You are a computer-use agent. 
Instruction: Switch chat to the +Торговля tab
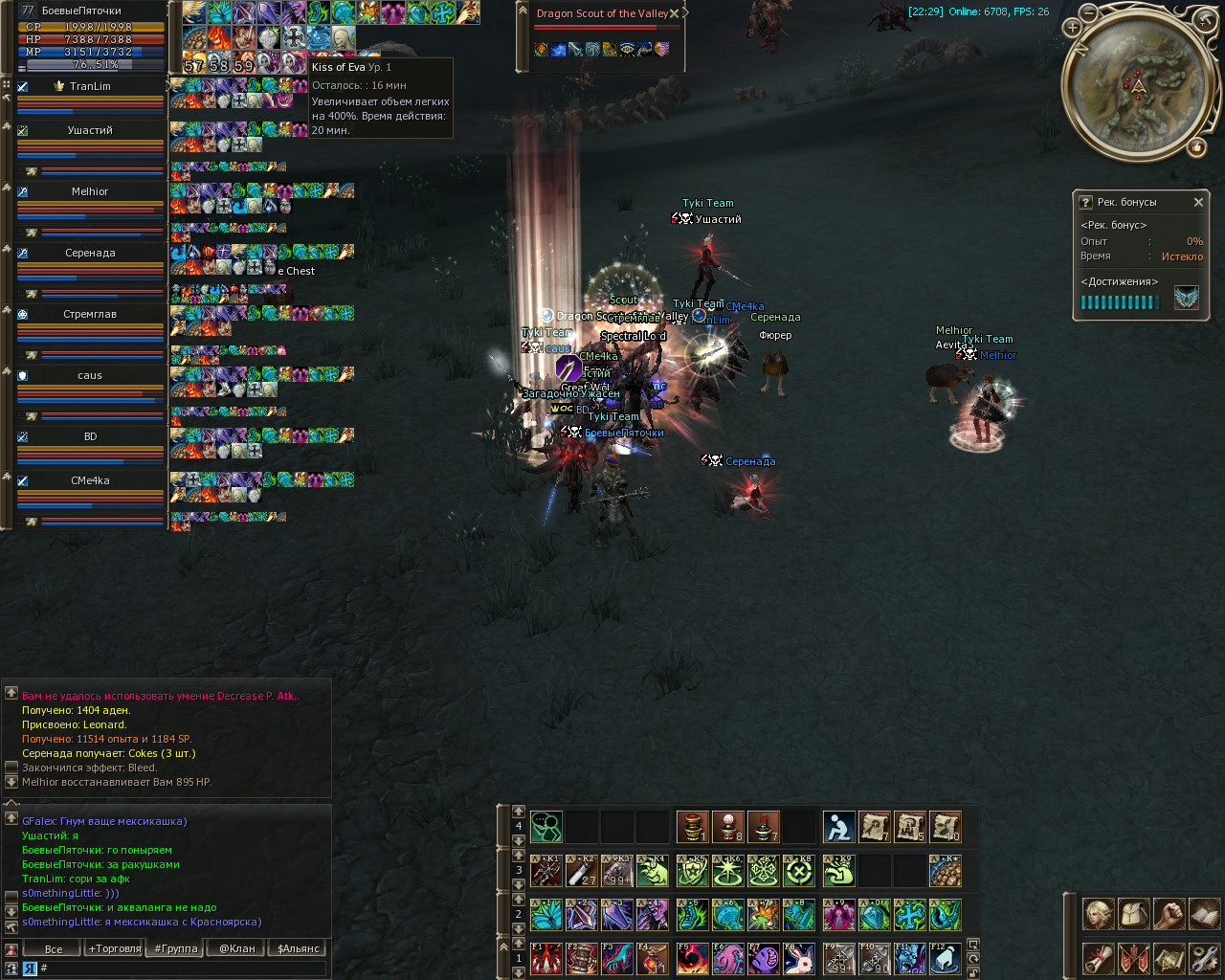tap(115, 948)
